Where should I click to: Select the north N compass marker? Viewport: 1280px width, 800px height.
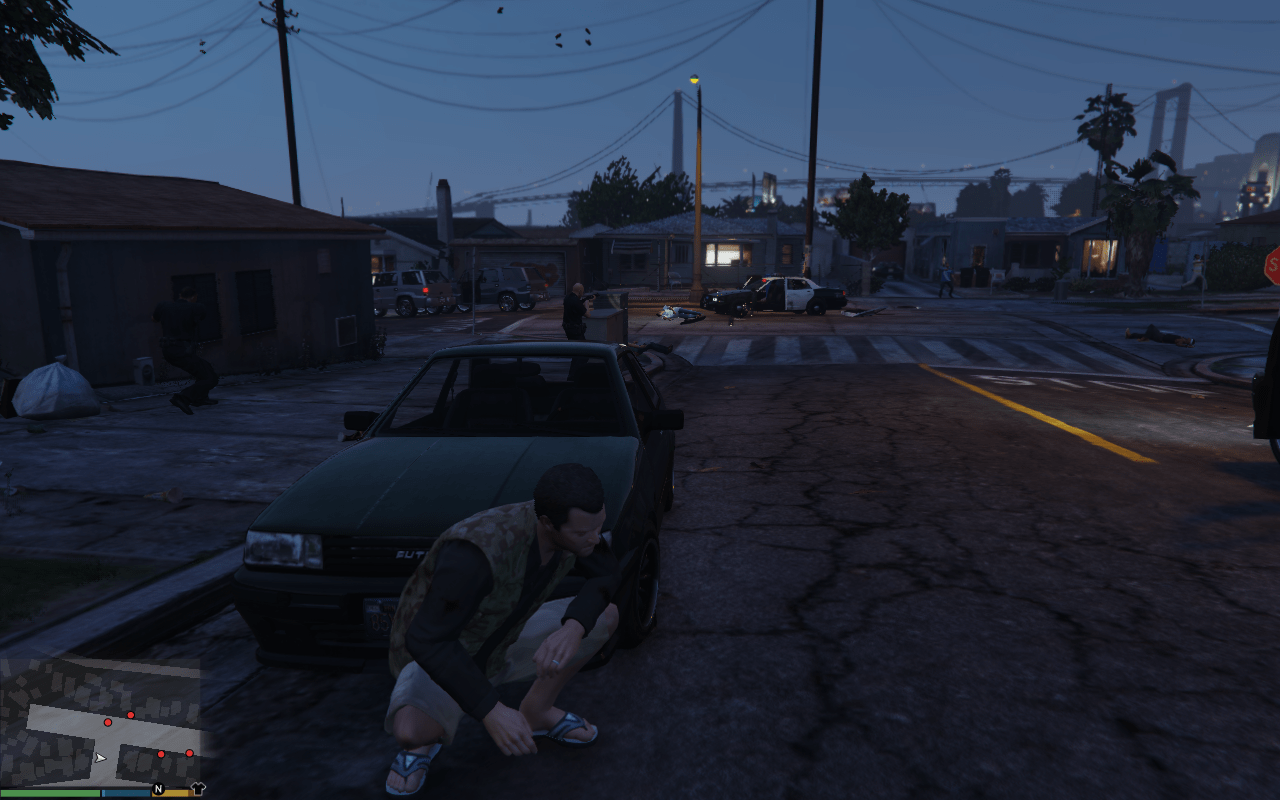pos(158,789)
